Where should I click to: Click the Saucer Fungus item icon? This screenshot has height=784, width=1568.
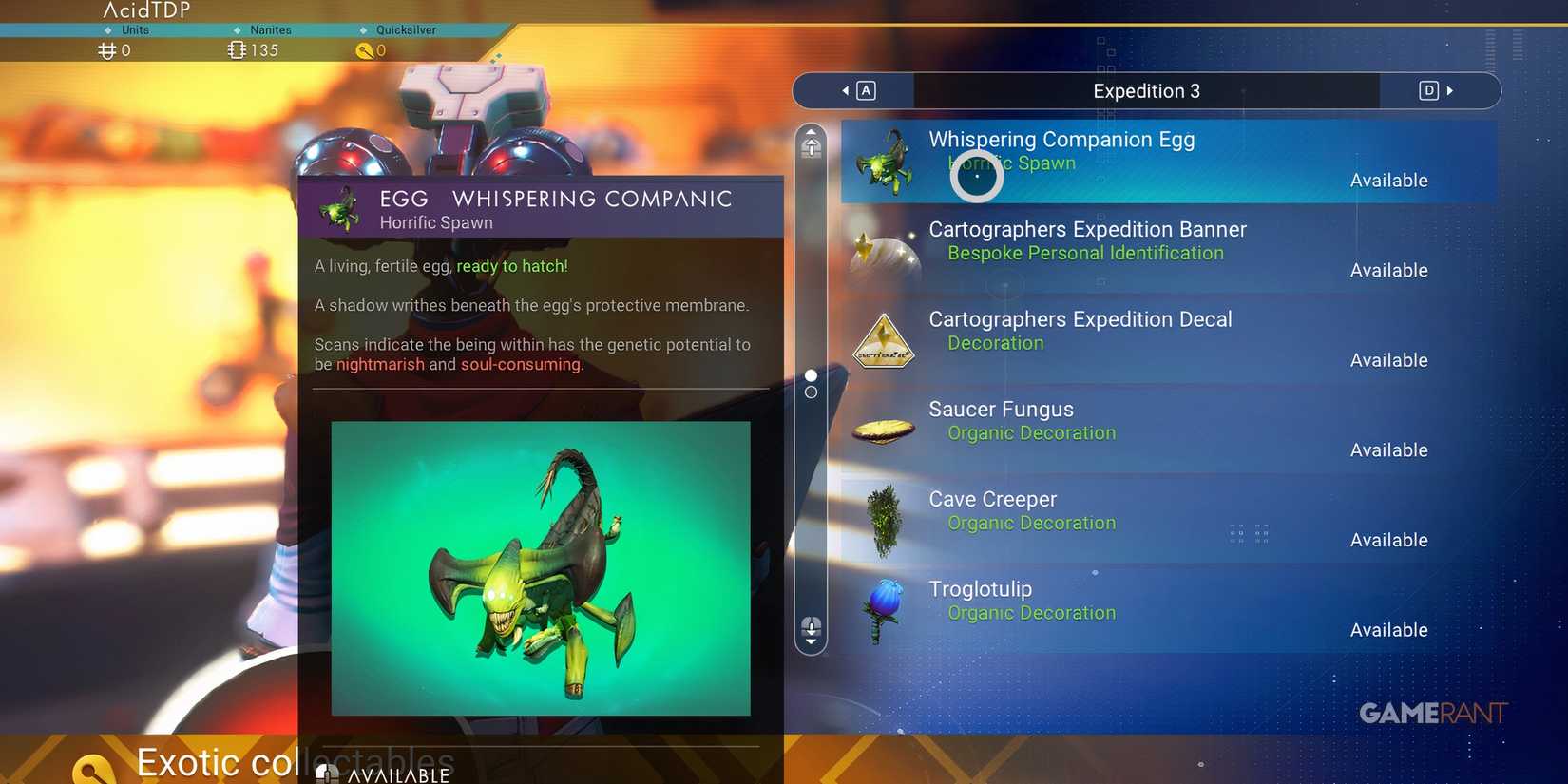(x=883, y=430)
